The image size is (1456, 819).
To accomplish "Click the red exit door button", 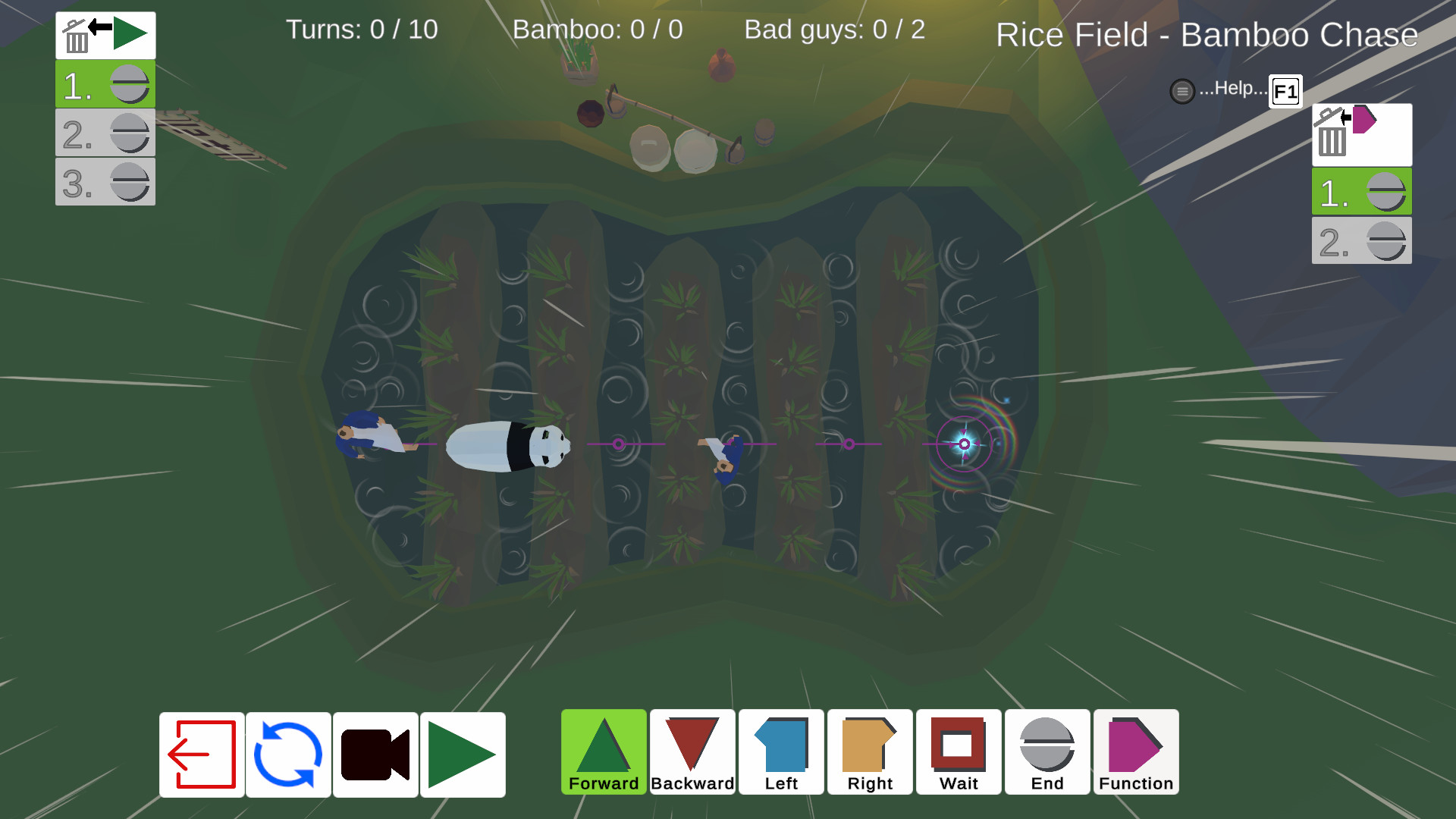I will (x=201, y=753).
